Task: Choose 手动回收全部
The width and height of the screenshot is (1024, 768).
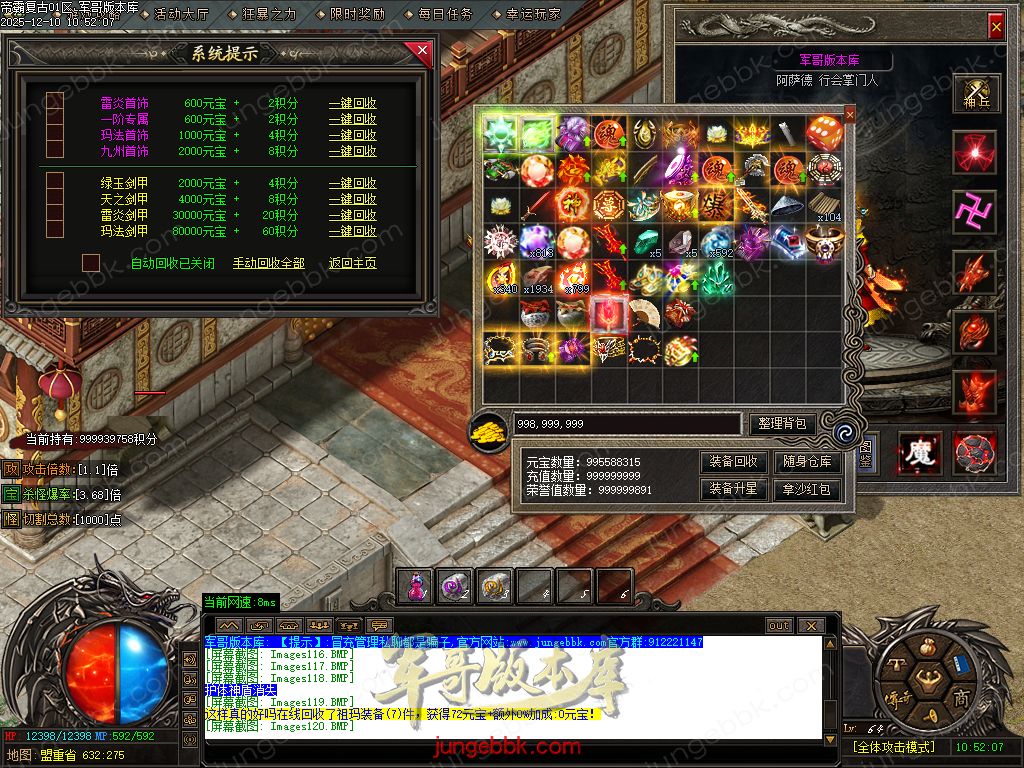Action: [268, 263]
